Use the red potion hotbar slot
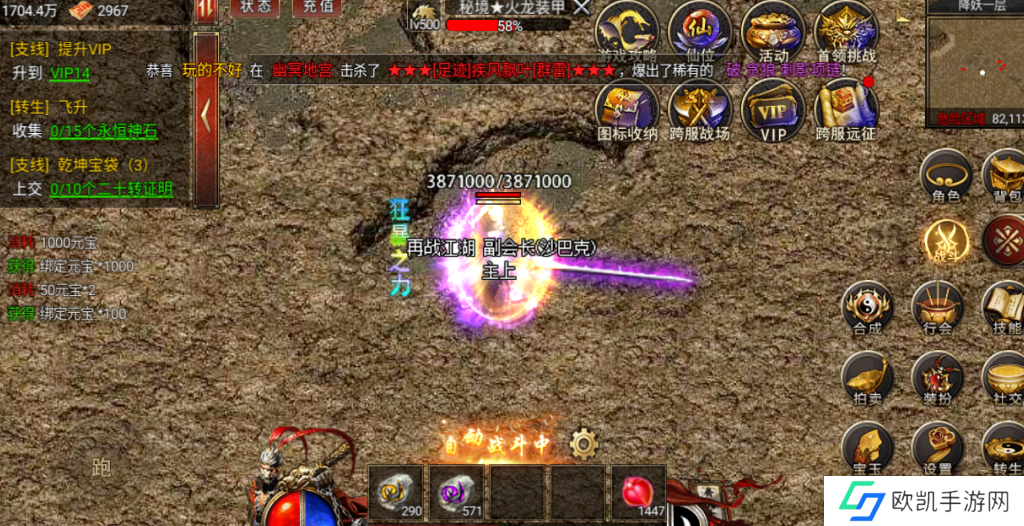This screenshot has height=526, width=1024. click(x=638, y=492)
